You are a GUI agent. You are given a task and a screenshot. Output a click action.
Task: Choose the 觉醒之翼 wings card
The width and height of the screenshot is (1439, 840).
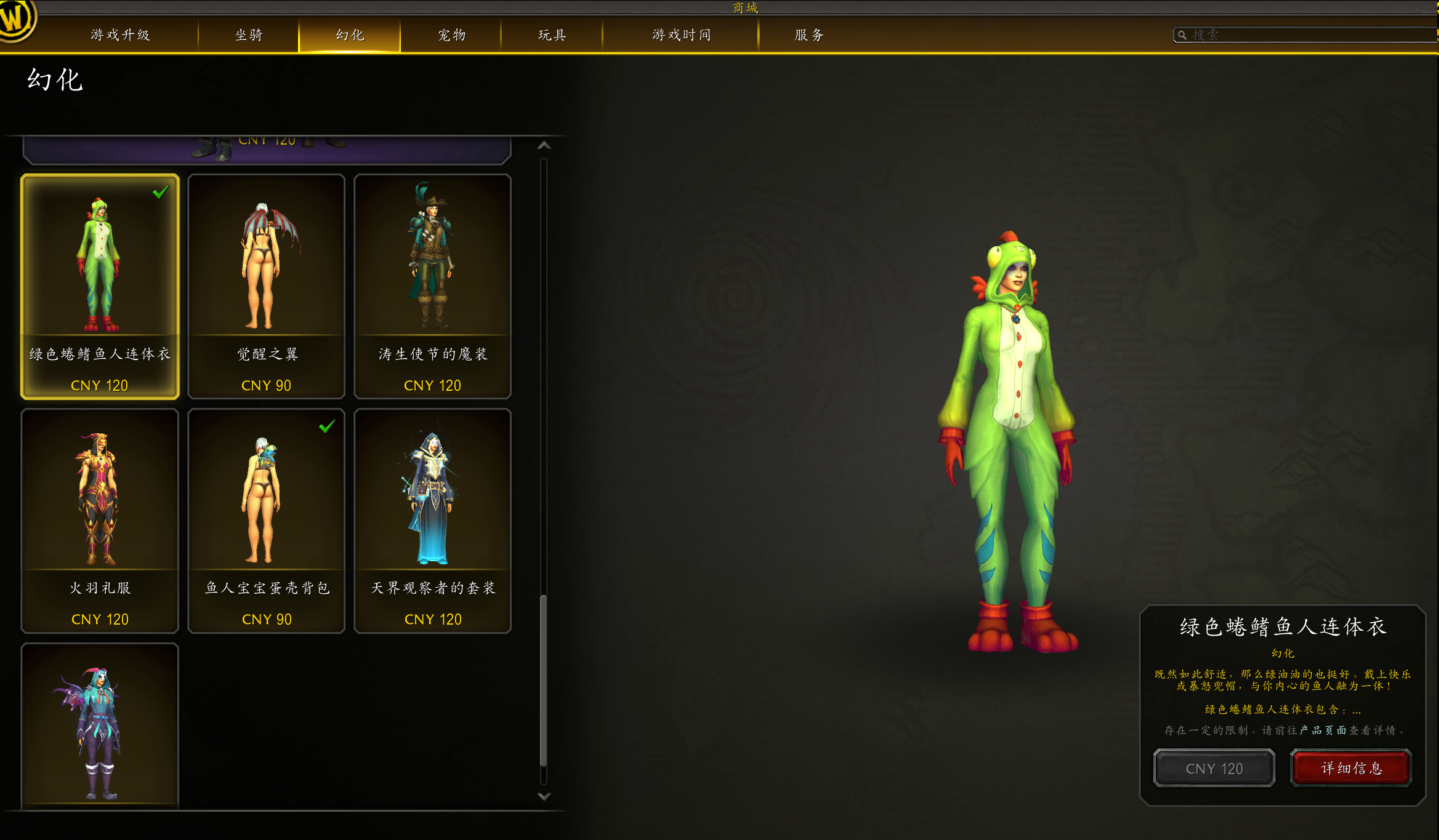pyautogui.click(x=266, y=286)
